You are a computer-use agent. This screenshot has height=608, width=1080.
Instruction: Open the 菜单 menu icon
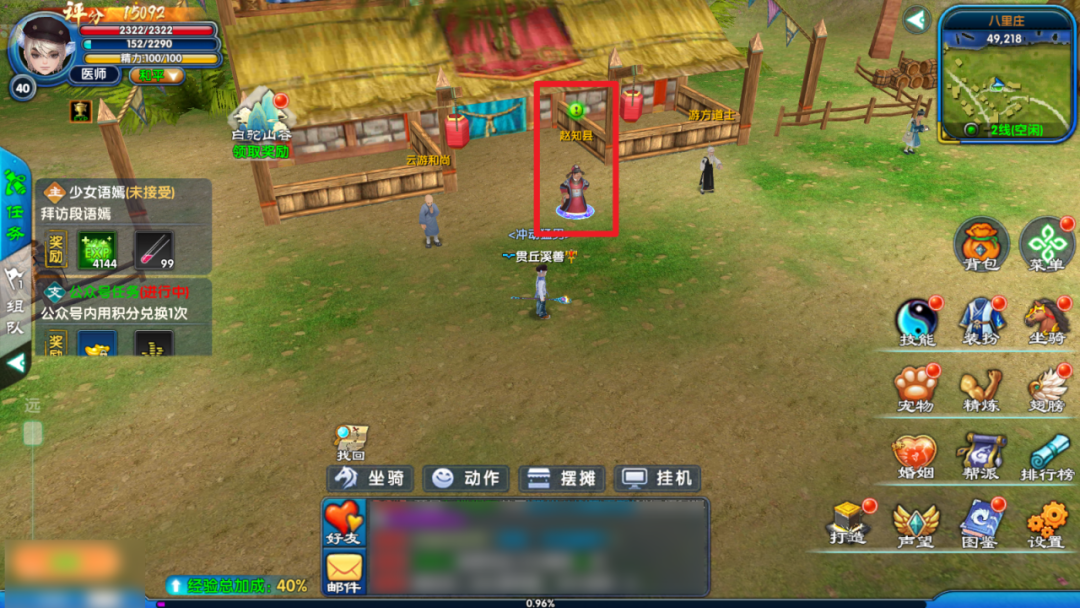tap(1046, 245)
